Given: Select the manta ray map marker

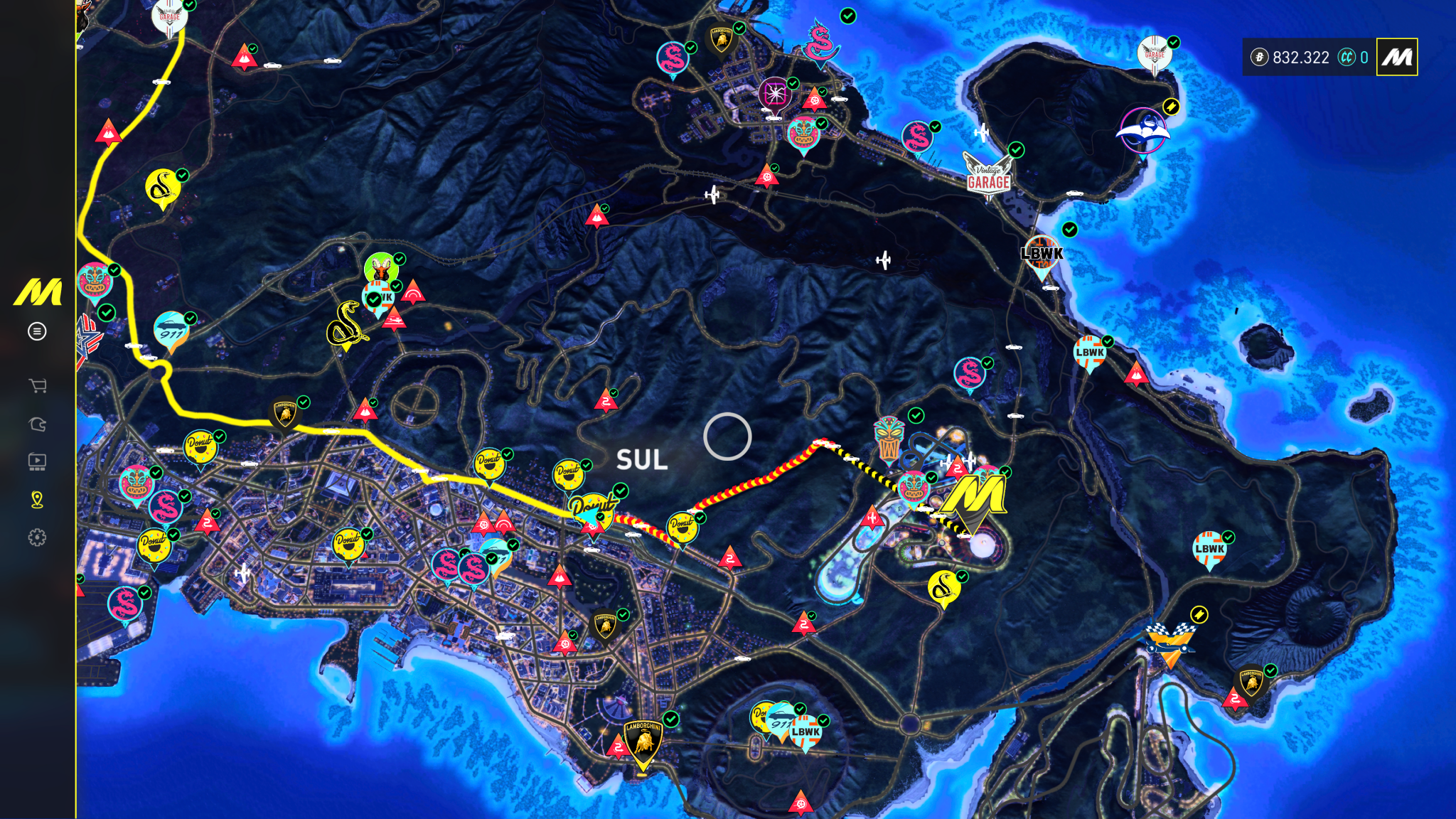Looking at the screenshot, I should 1142,131.
